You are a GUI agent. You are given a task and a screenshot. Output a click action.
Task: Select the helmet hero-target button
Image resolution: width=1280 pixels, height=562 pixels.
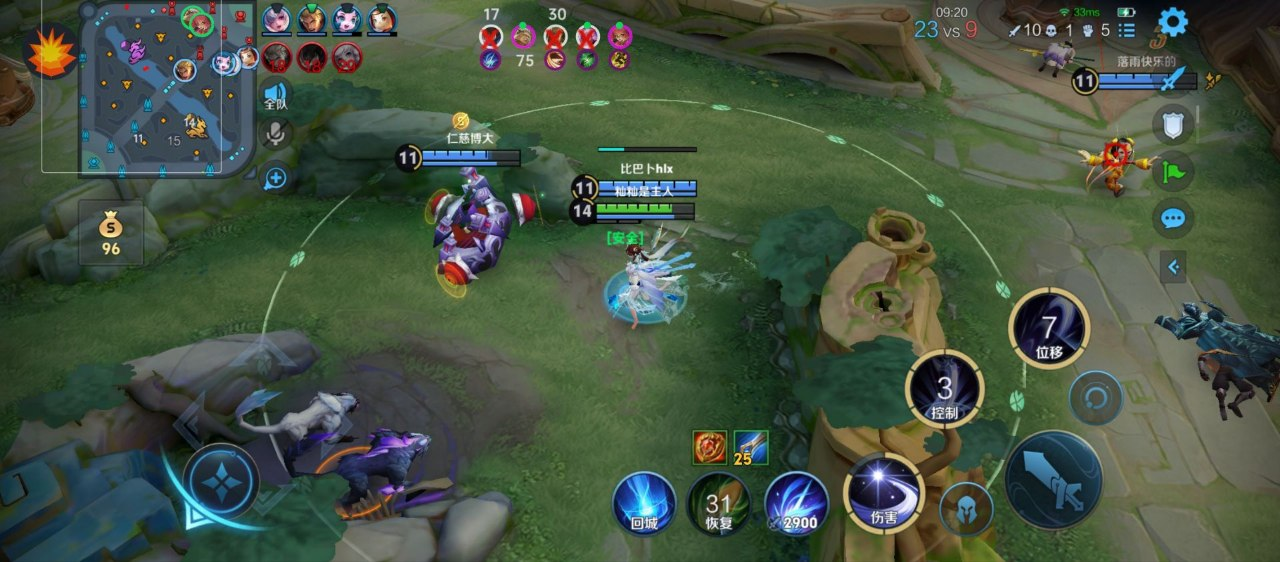965,507
